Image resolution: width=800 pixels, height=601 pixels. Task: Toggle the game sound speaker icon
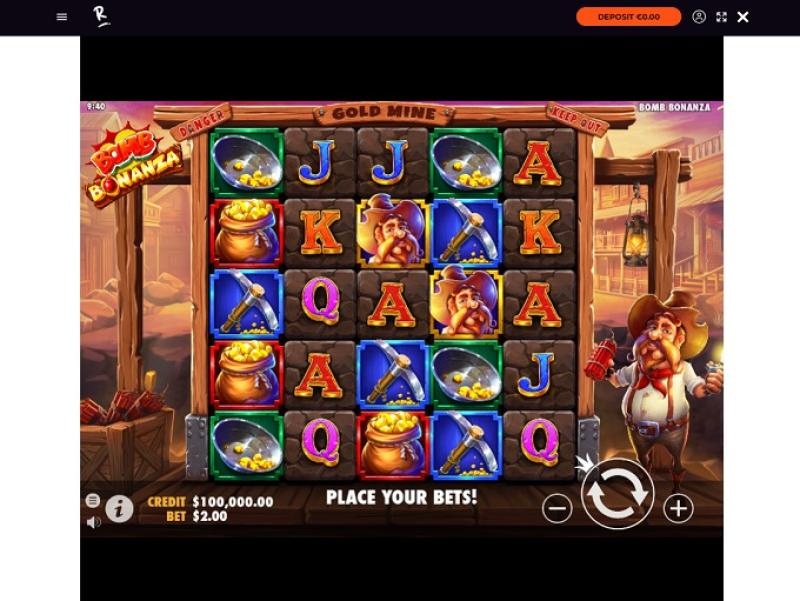pyautogui.click(x=93, y=522)
